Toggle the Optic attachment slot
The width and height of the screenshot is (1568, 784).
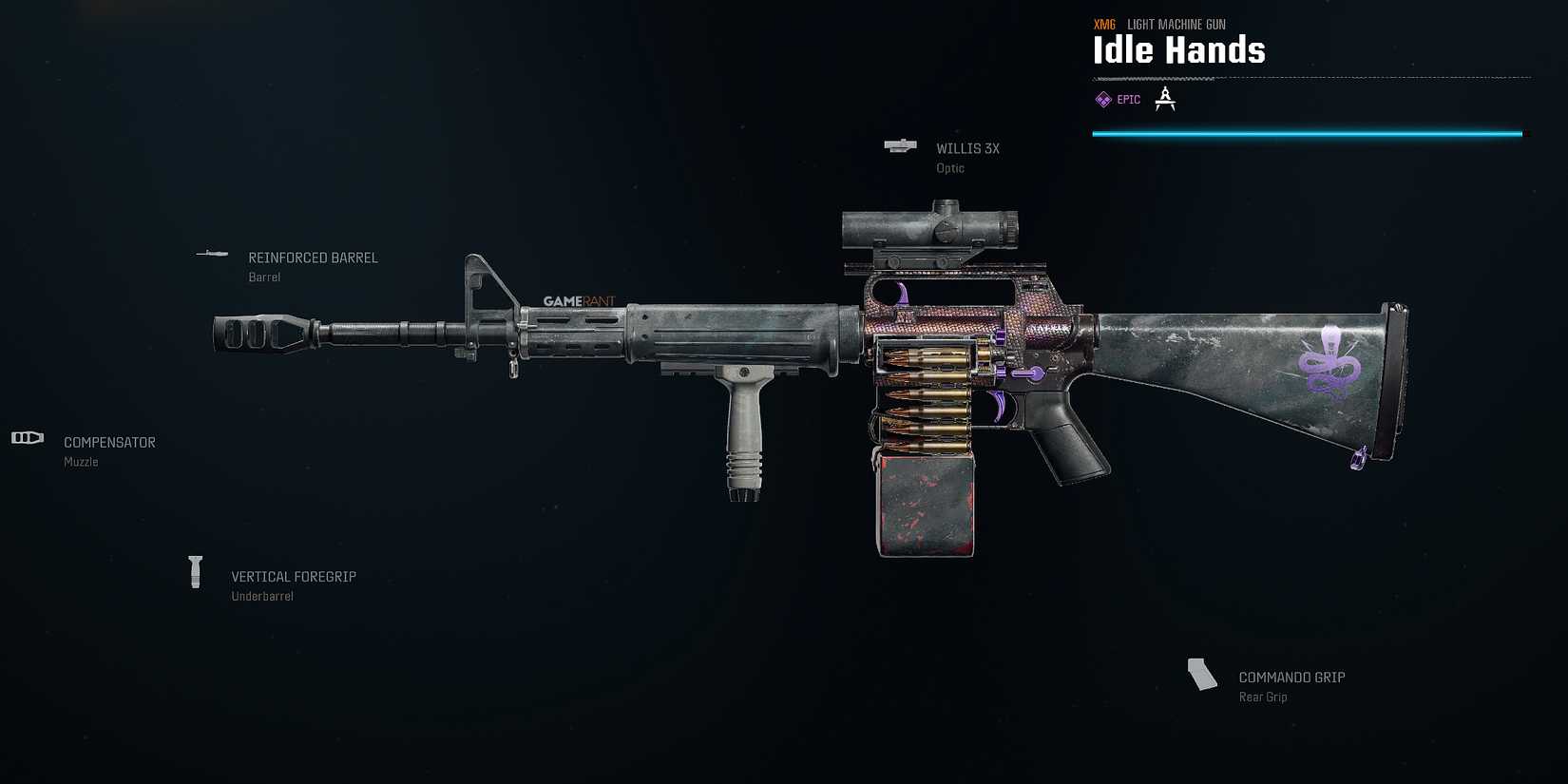[x=949, y=167]
